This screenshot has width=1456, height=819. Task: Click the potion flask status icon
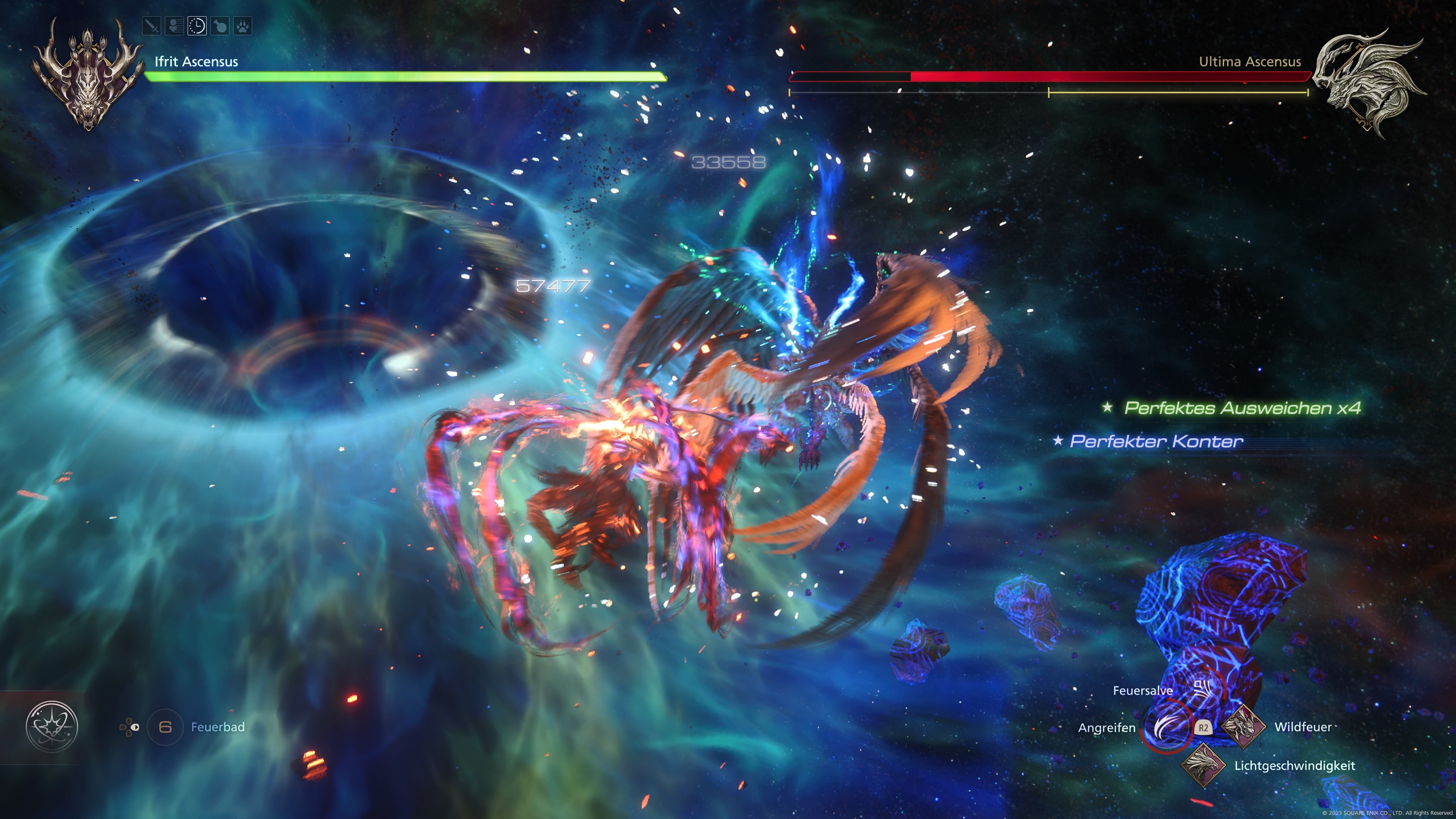220,27
